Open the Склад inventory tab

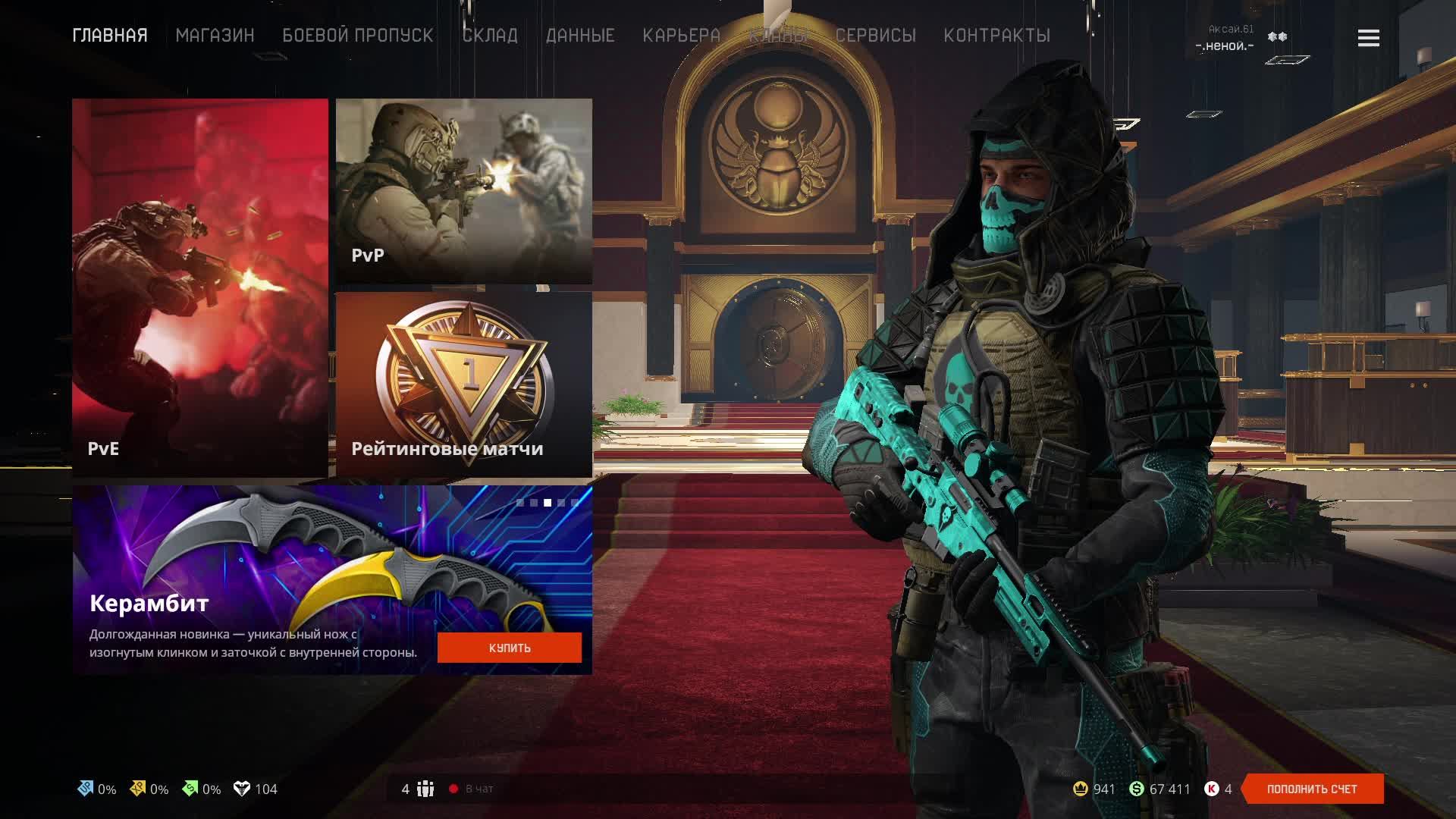click(x=490, y=36)
